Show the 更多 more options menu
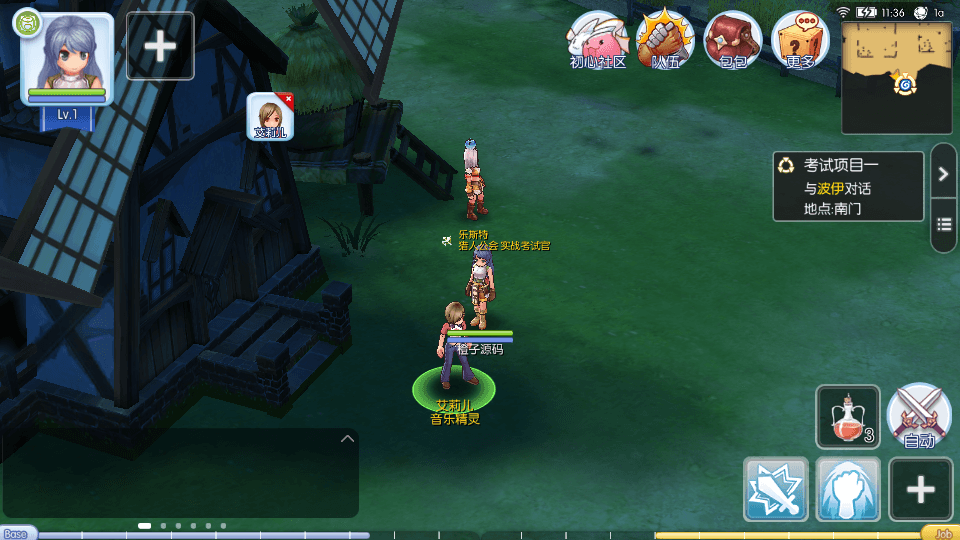Viewport: 960px width, 540px height. pos(801,40)
